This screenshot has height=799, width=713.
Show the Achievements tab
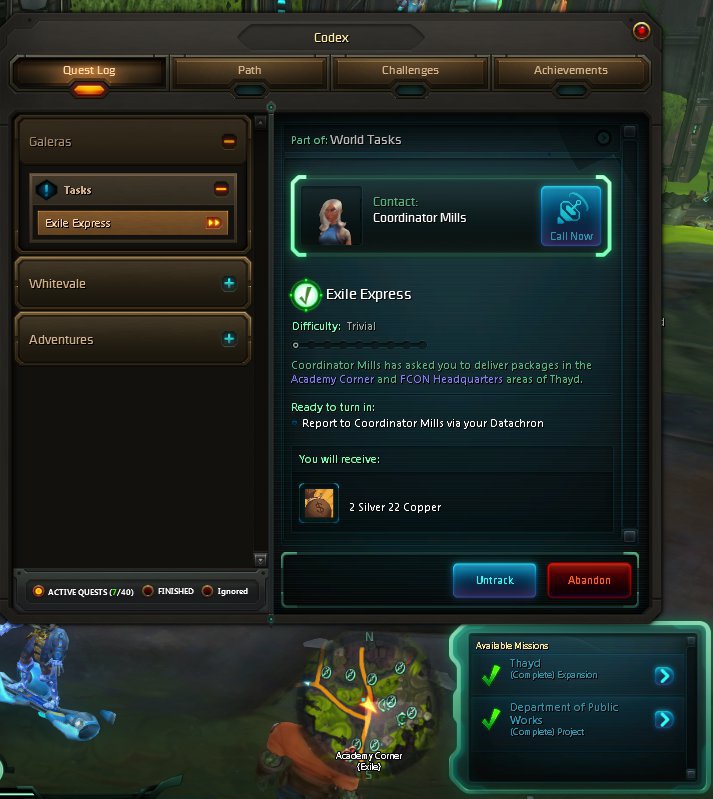[570, 72]
